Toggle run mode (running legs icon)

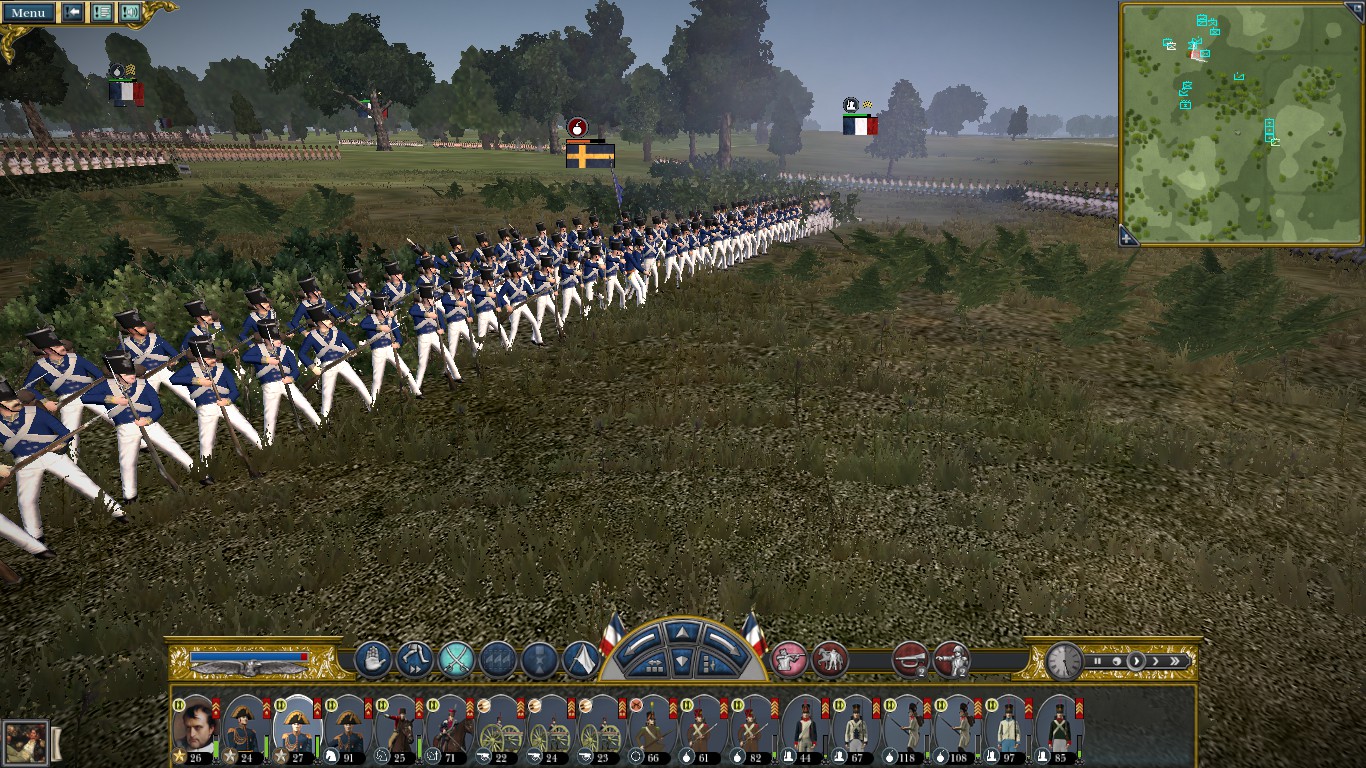point(415,660)
